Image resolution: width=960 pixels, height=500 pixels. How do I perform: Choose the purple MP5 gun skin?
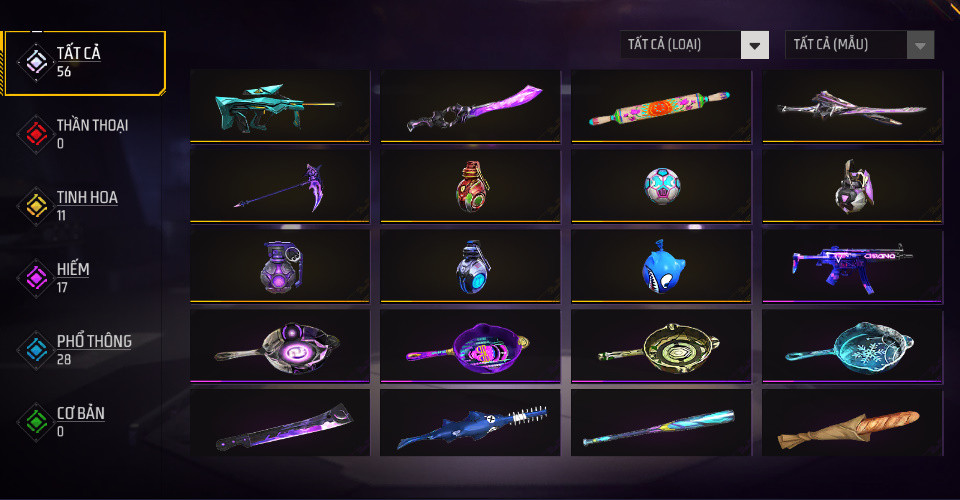pyautogui.click(x=852, y=265)
